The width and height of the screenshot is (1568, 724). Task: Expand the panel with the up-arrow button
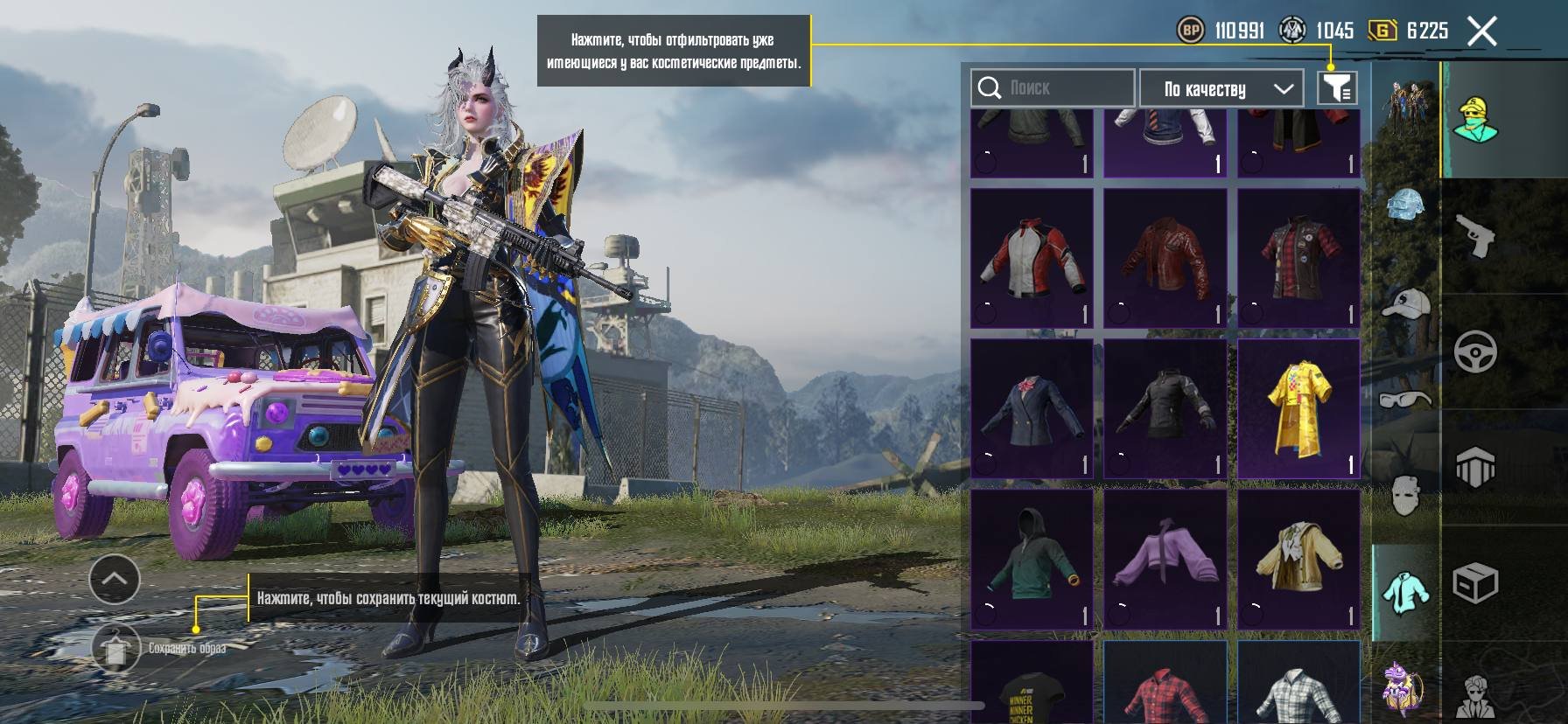point(115,579)
